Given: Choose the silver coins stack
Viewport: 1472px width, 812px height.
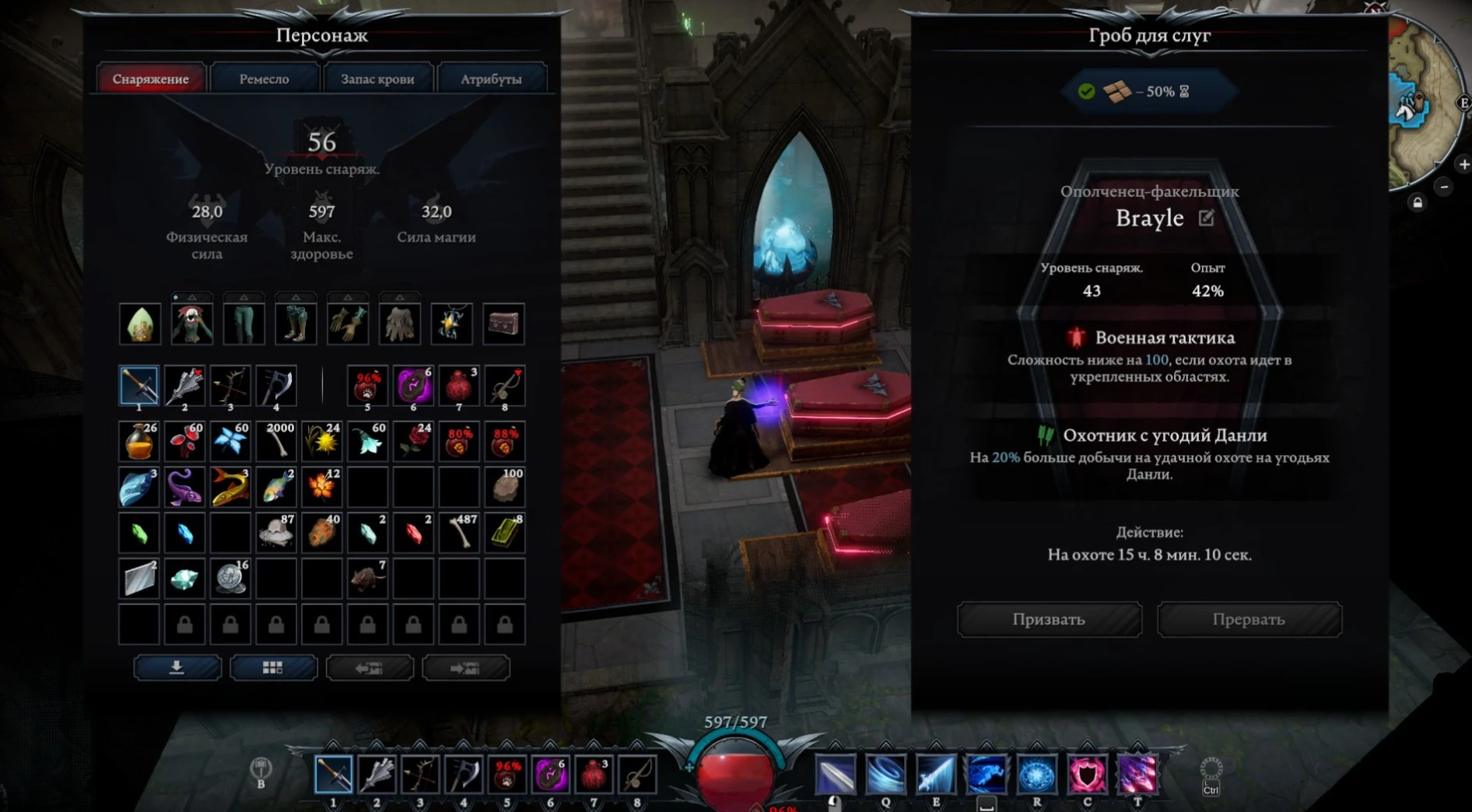Looking at the screenshot, I should click(230, 579).
